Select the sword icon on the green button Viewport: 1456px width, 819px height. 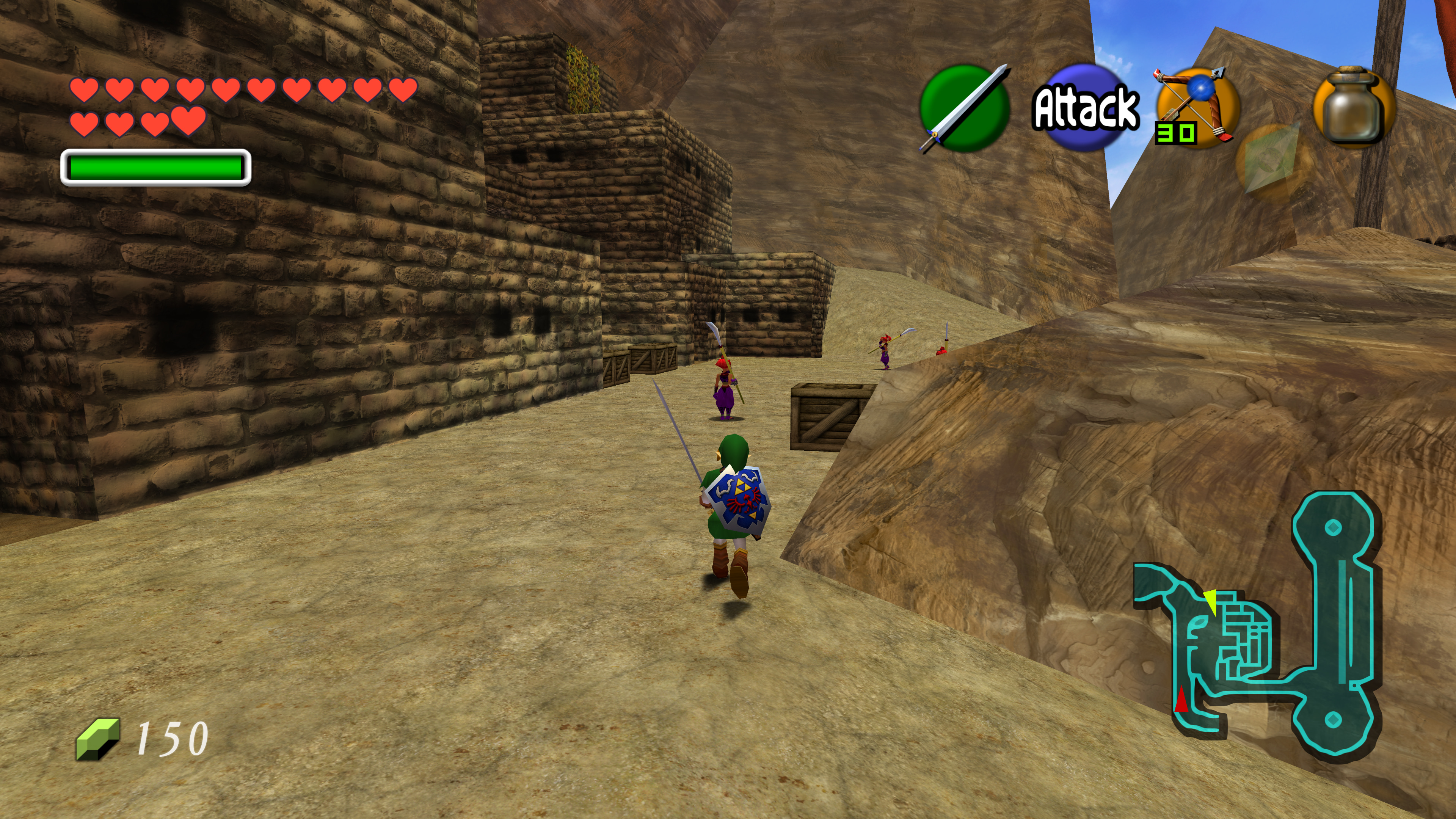tap(965, 108)
